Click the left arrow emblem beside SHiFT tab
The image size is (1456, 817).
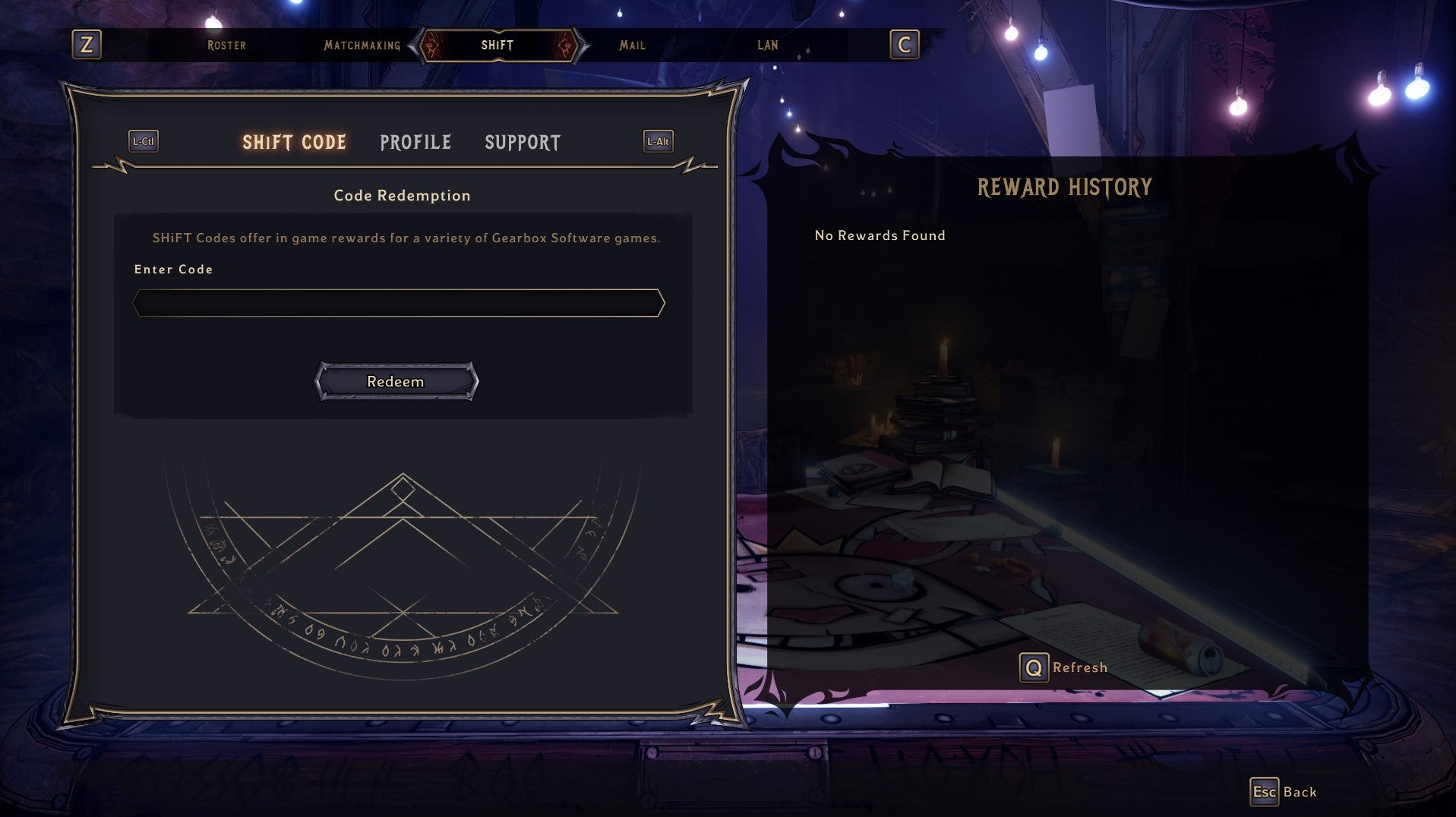pos(431,46)
